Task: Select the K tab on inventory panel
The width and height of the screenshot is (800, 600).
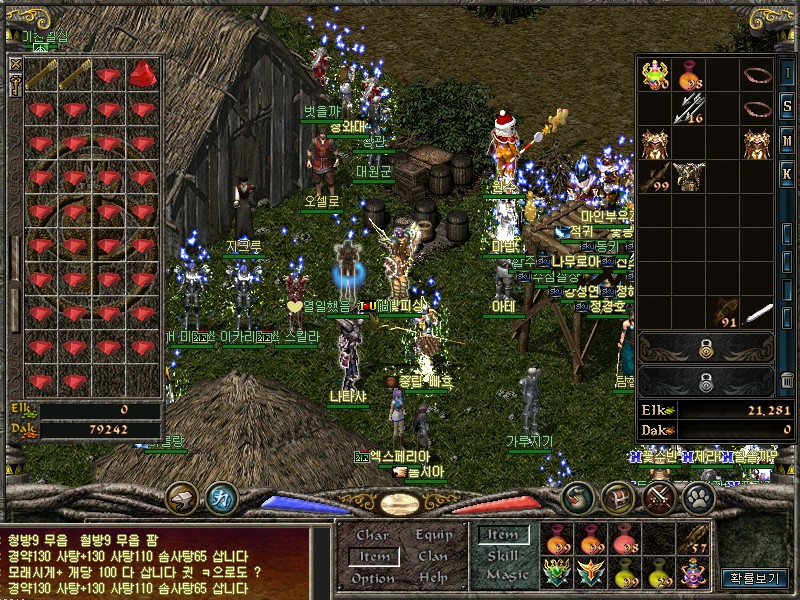Action: pos(787,171)
